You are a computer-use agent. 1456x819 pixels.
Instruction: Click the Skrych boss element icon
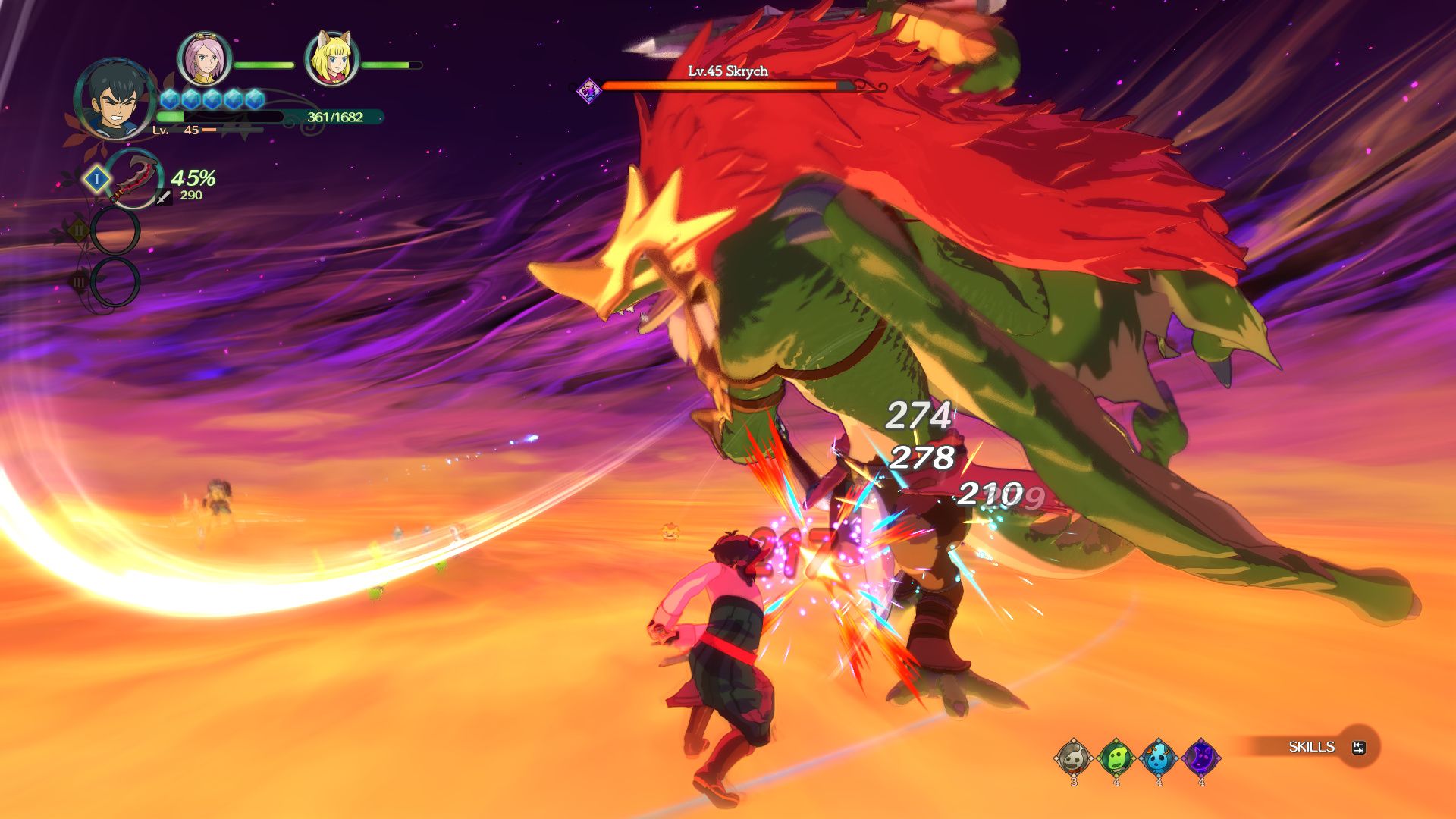pyautogui.click(x=588, y=91)
